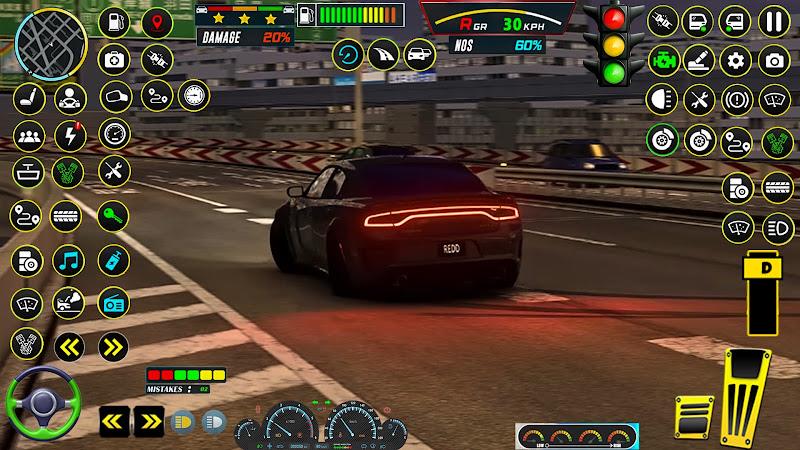
Task: Select the road lane icon
Action: coord(384,54)
